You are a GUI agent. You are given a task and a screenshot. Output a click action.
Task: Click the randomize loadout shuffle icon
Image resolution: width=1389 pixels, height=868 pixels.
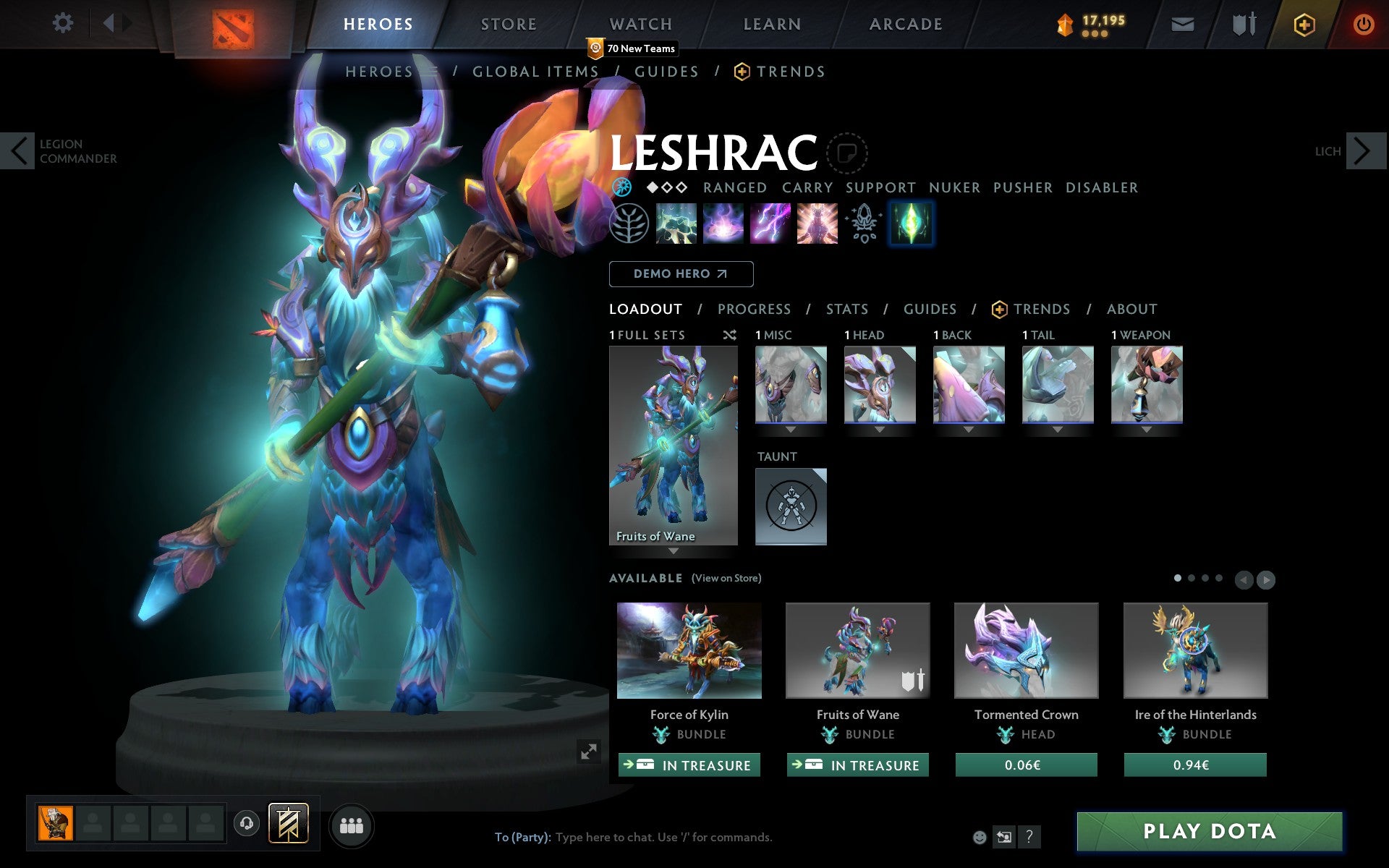tap(729, 336)
